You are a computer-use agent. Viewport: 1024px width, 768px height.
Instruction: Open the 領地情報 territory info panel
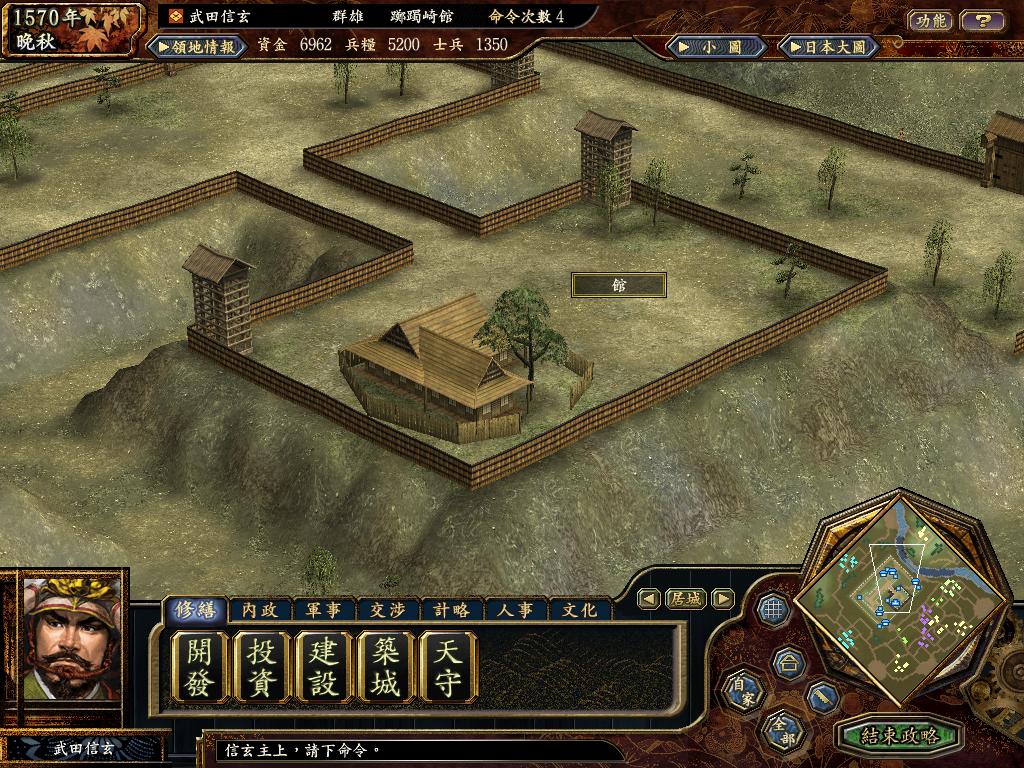pyautogui.click(x=198, y=46)
